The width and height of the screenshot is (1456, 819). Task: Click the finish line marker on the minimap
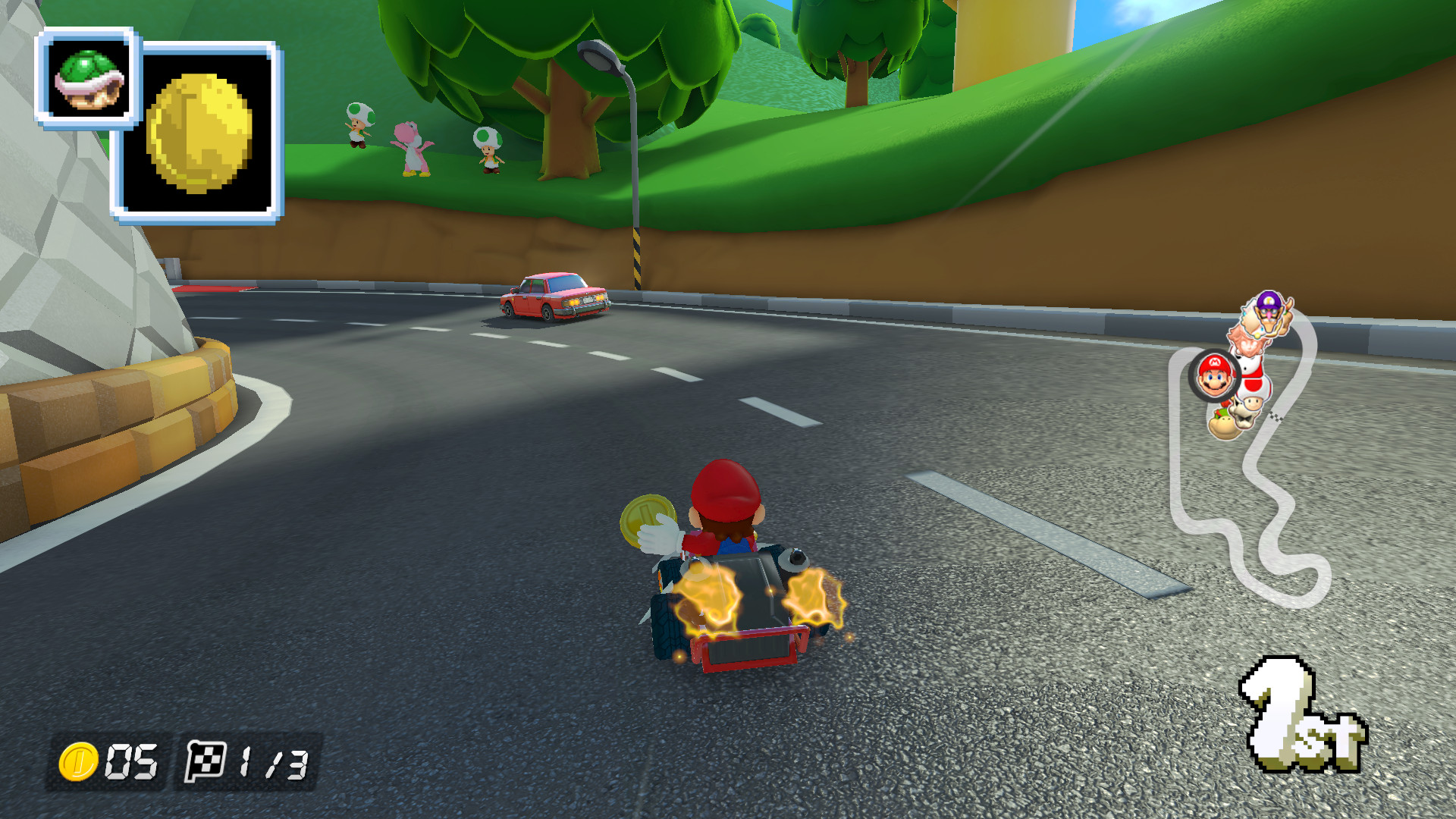(1277, 417)
